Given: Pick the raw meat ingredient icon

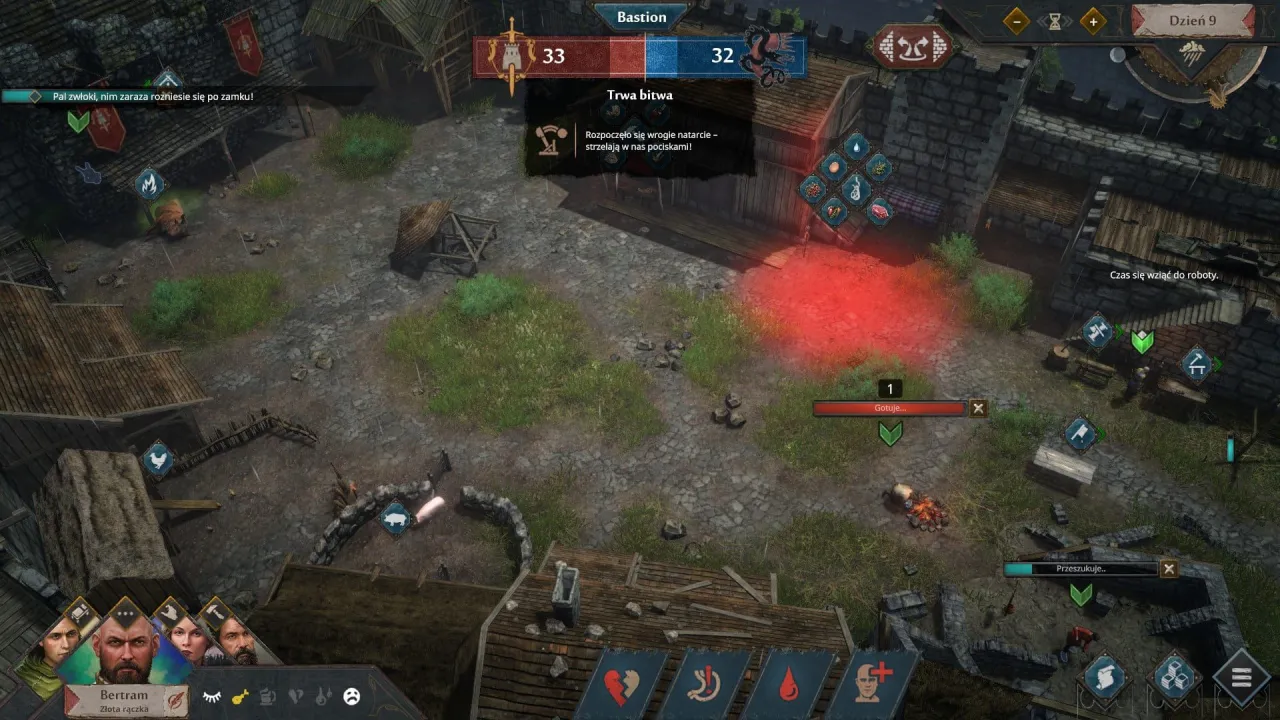Looking at the screenshot, I should pos(880,211).
